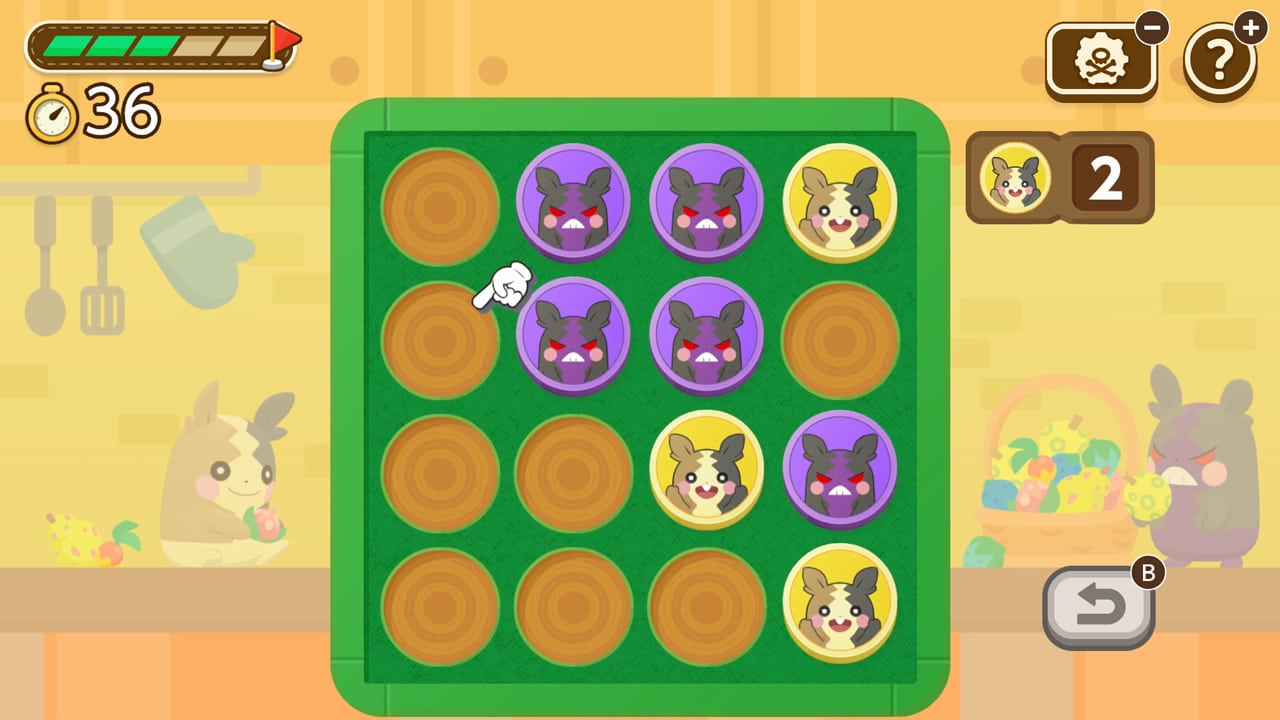Viewport: 1280px width, 720px height.
Task: Click the stopwatch timer icon
Action: coord(51,113)
